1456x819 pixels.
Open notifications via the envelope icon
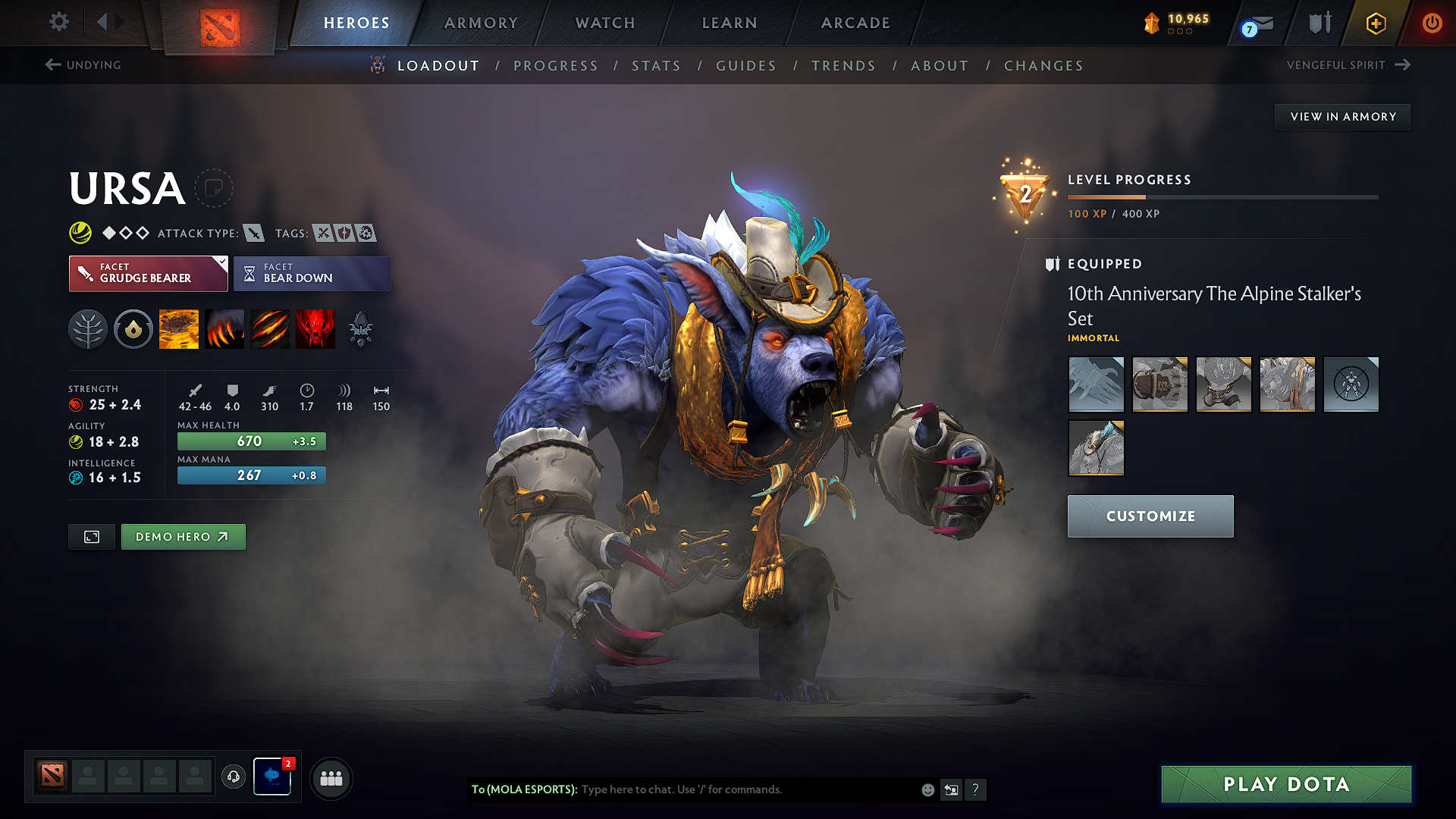click(1257, 24)
